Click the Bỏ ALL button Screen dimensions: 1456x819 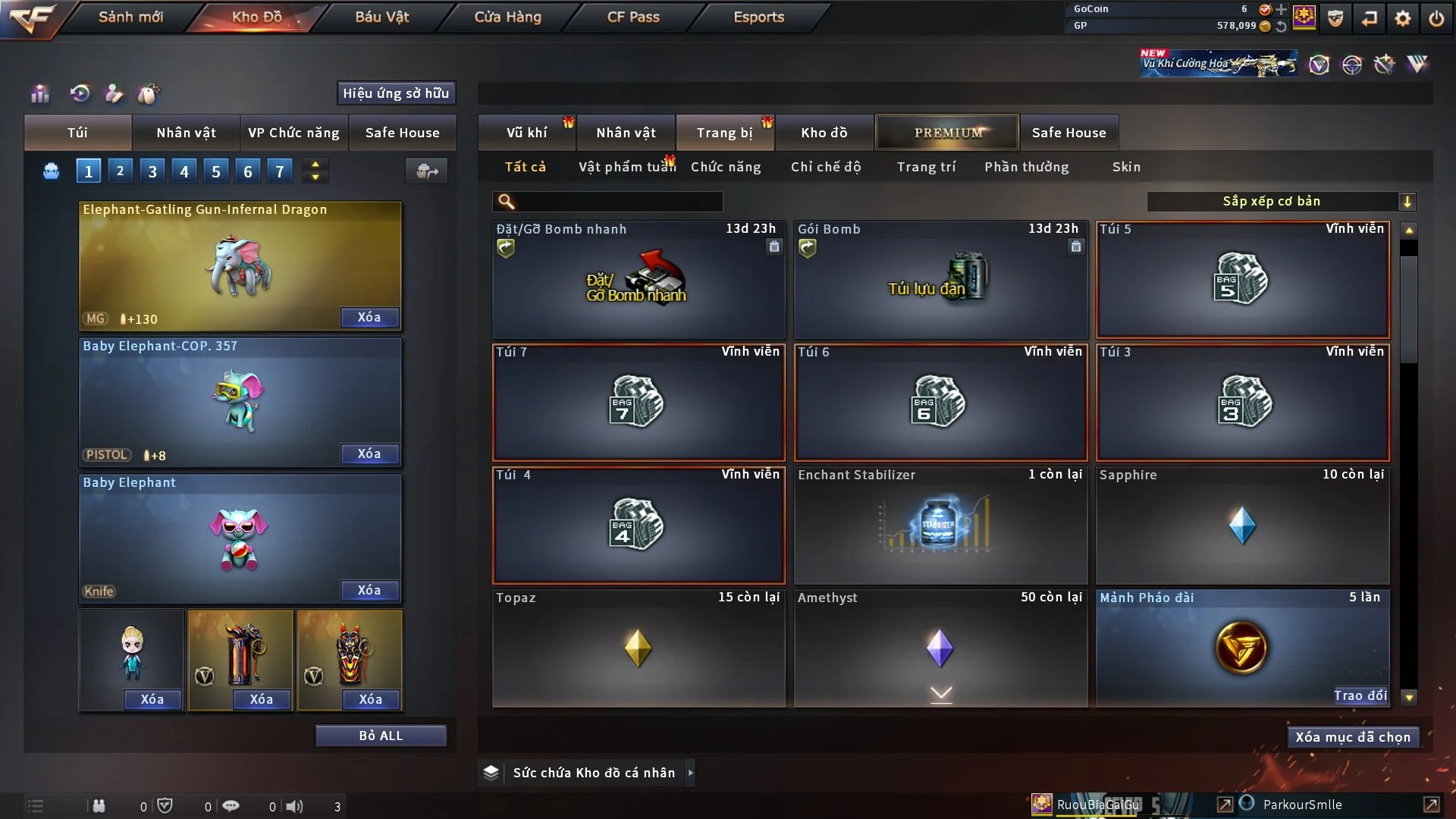[x=381, y=736]
